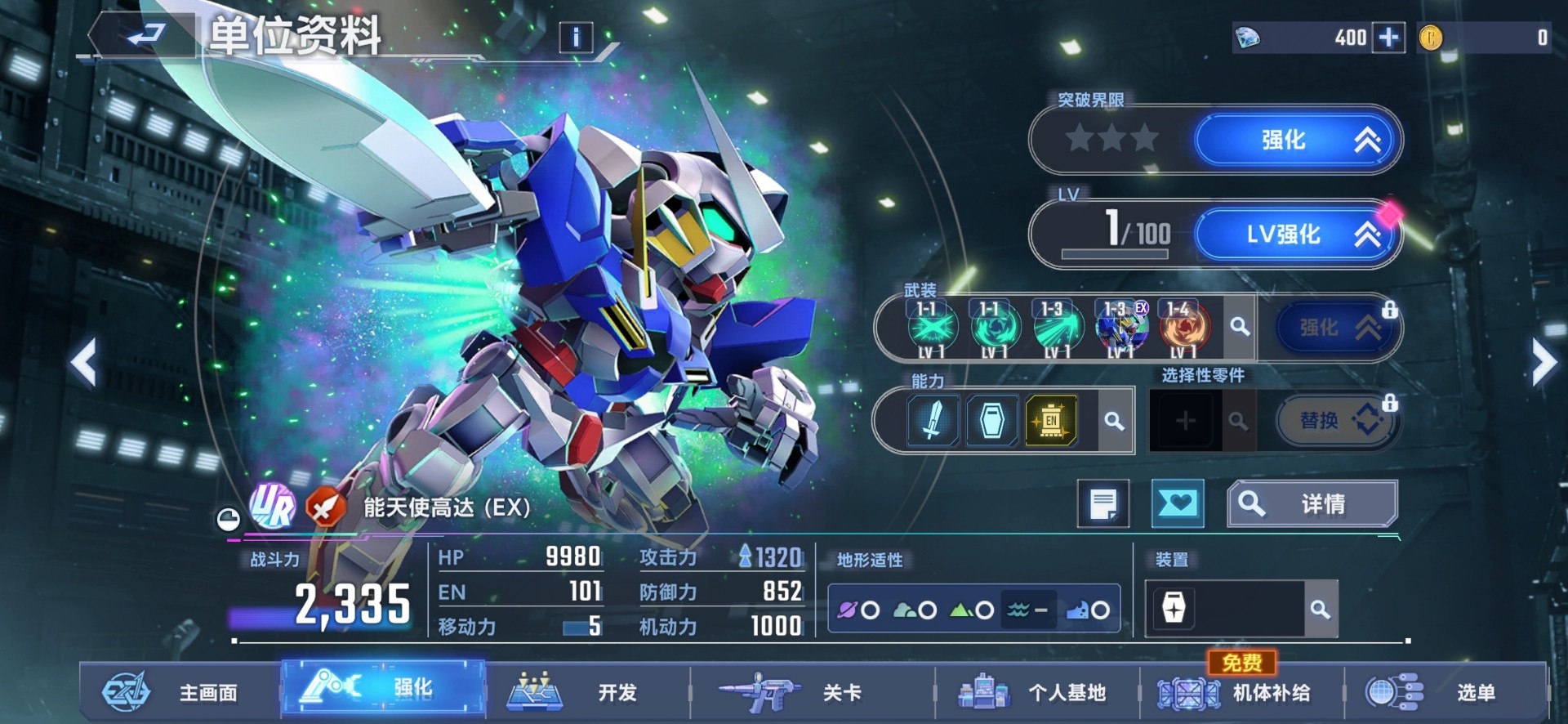Select the 1-1 melee weapon skill icon
Viewport: 1568px width, 724px height.
point(931,326)
